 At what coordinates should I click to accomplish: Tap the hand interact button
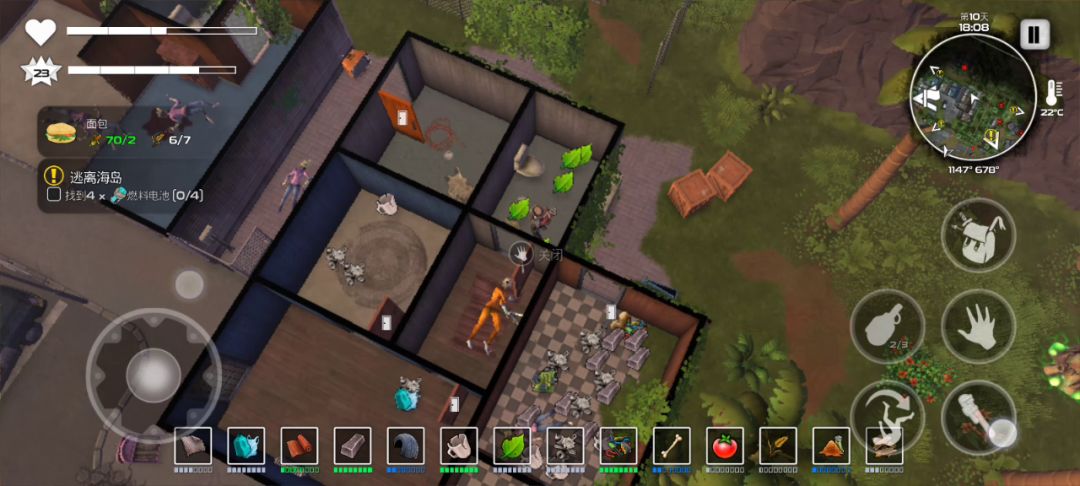(978, 326)
